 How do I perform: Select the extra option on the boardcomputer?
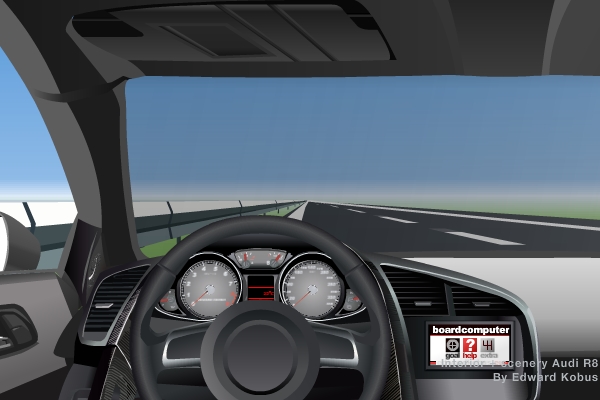point(489,345)
